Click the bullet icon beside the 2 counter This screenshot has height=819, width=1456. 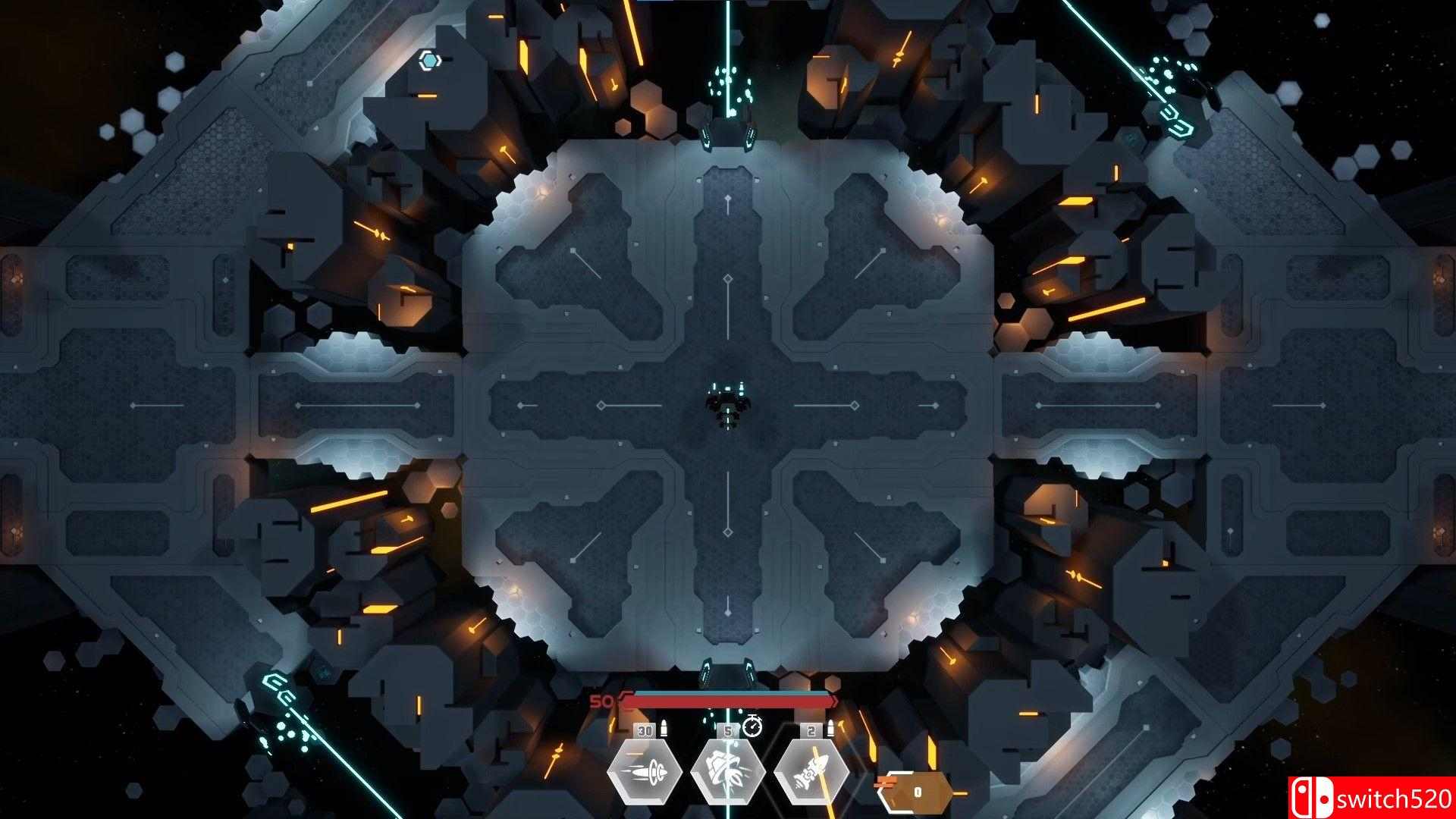coord(832,726)
